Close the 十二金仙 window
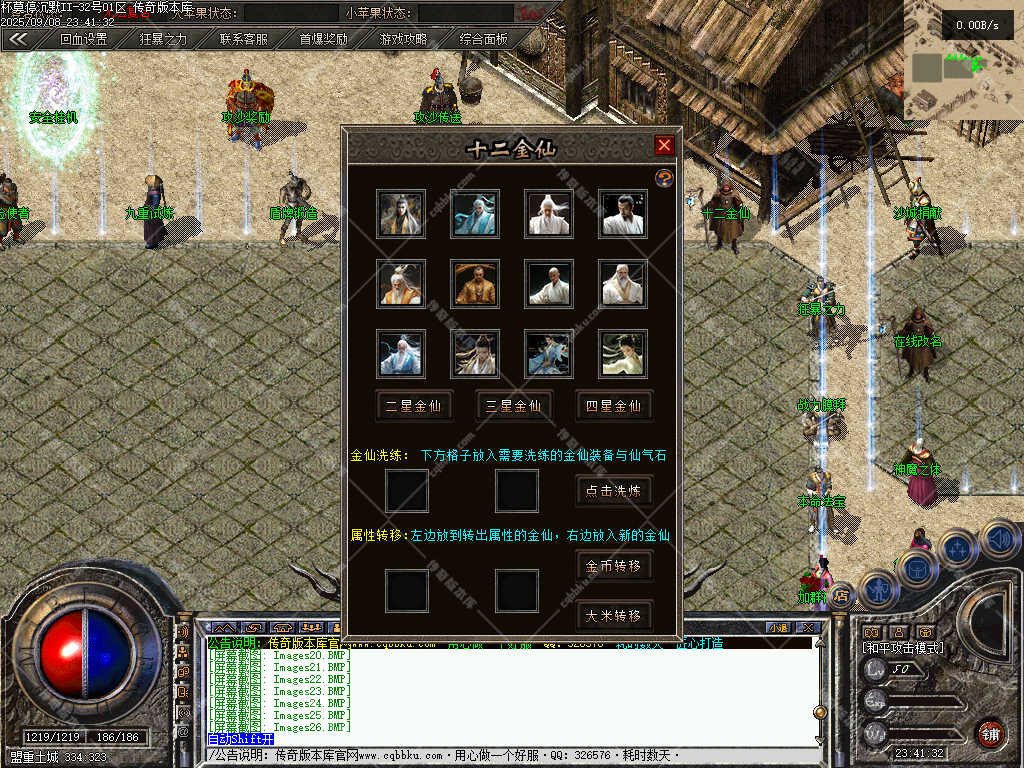 click(664, 146)
